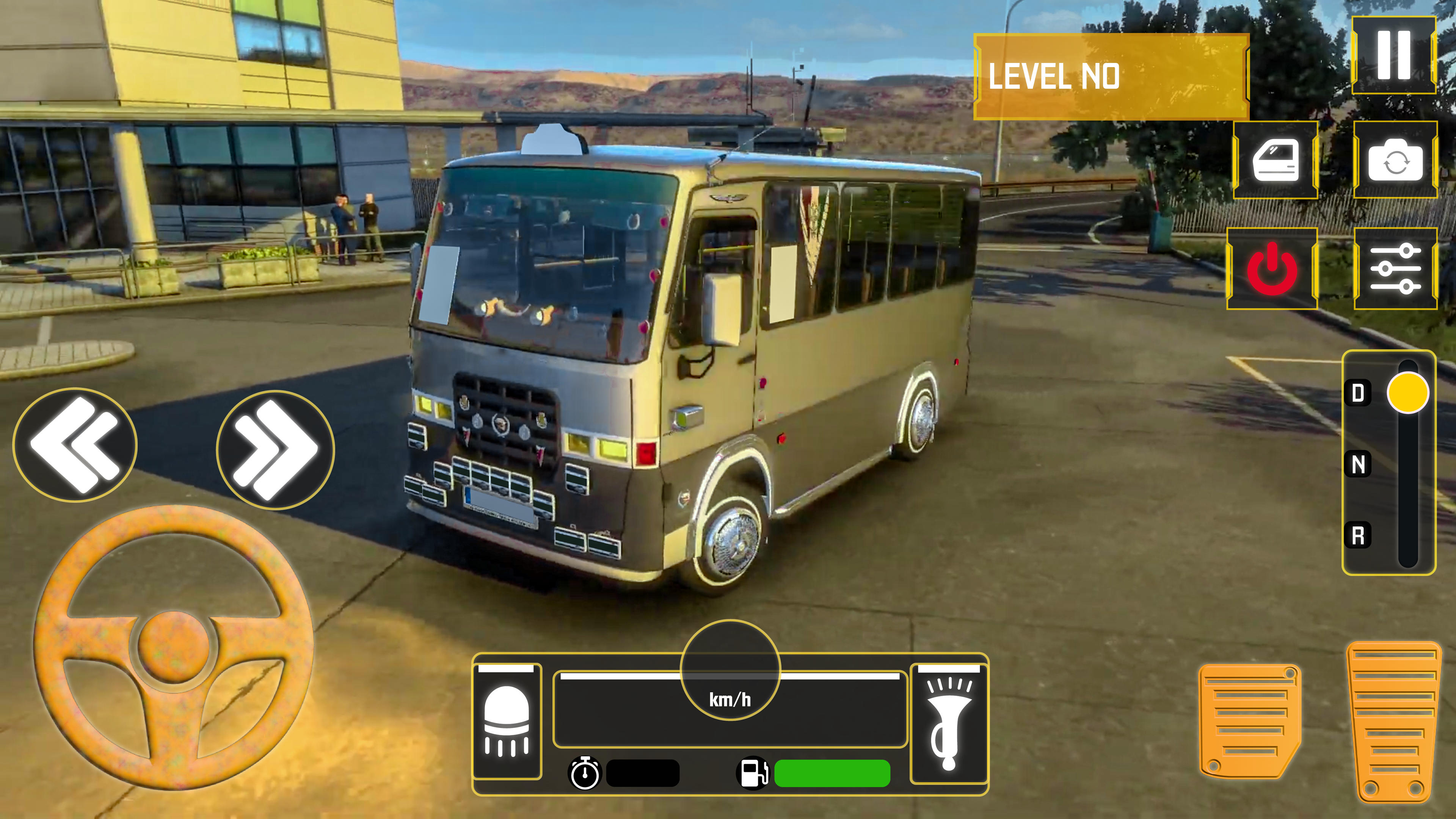Step on the accelerator pedal

pos(1393,721)
